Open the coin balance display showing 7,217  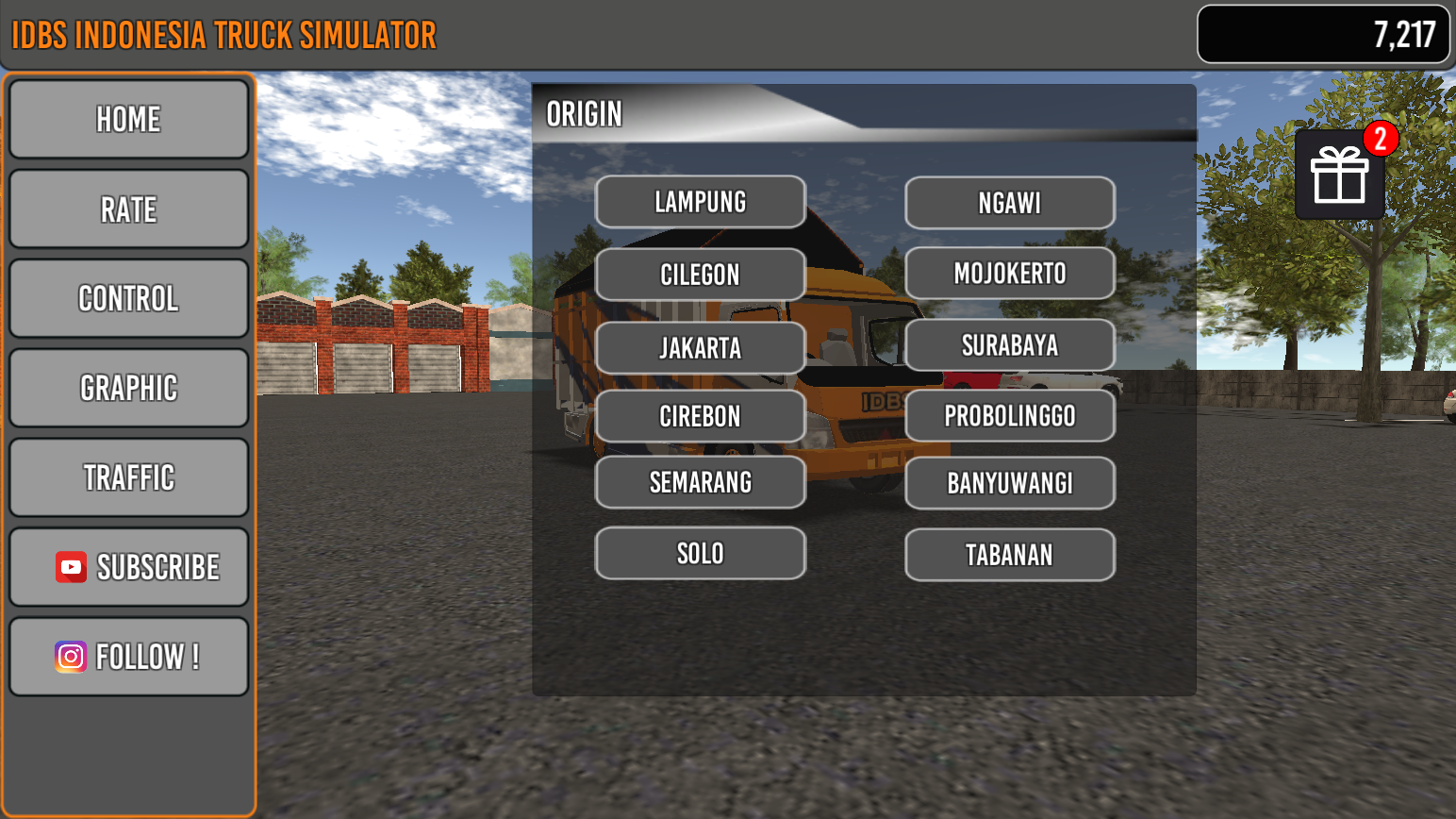[x=1322, y=34]
